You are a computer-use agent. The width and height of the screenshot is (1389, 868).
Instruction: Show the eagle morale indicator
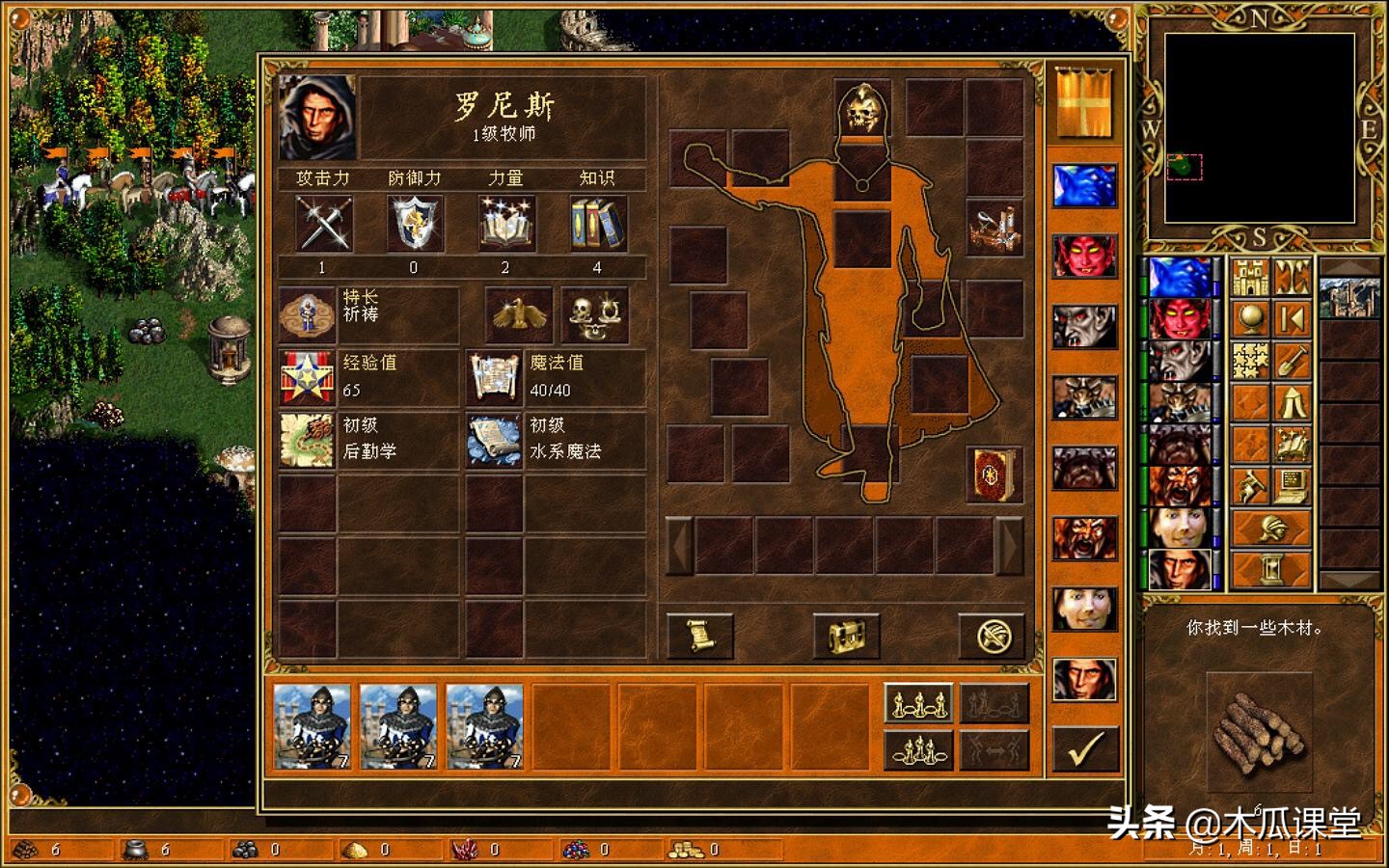point(519,314)
